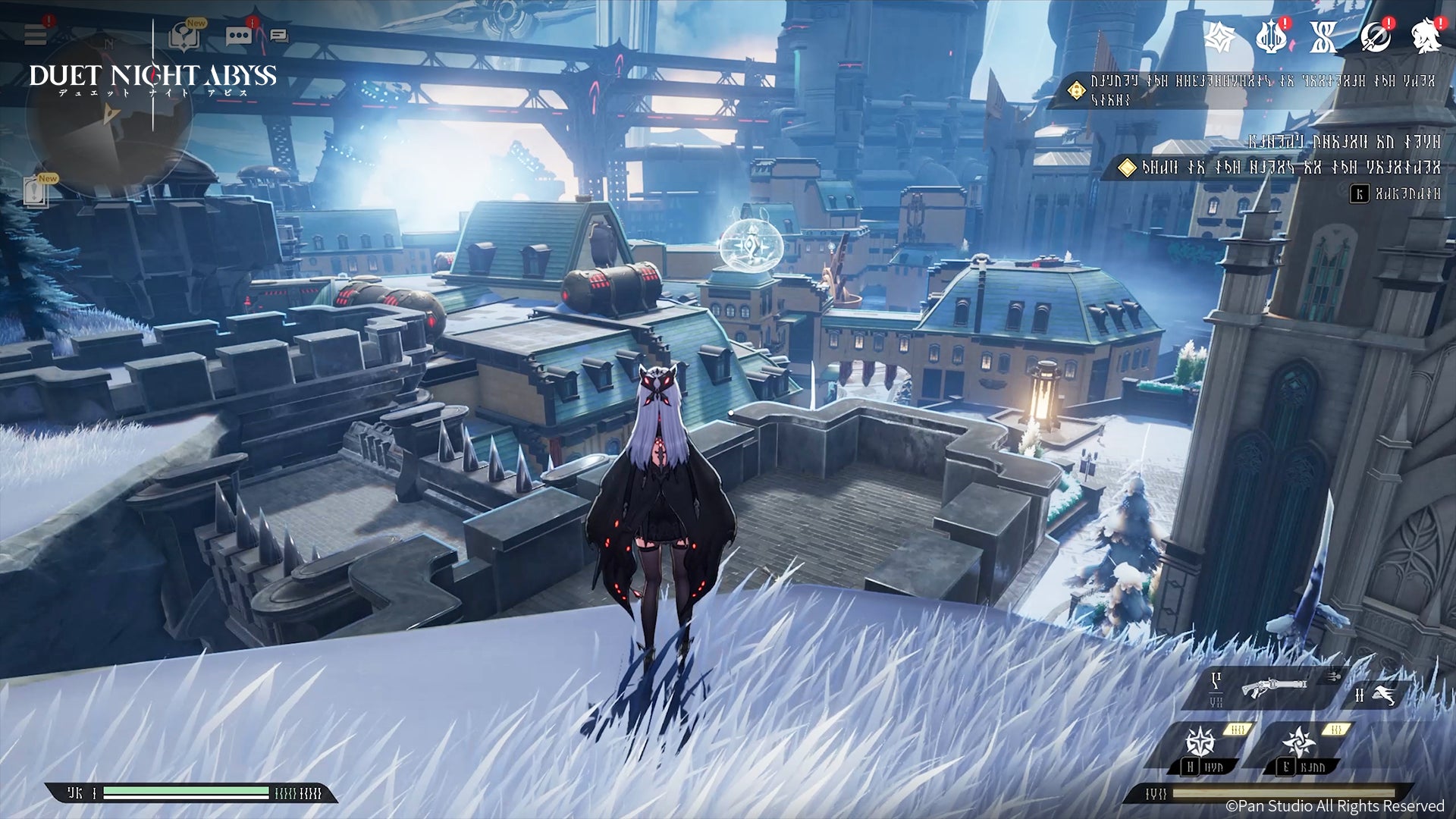Open the lyre-shaped icon in top bar

point(1271,36)
